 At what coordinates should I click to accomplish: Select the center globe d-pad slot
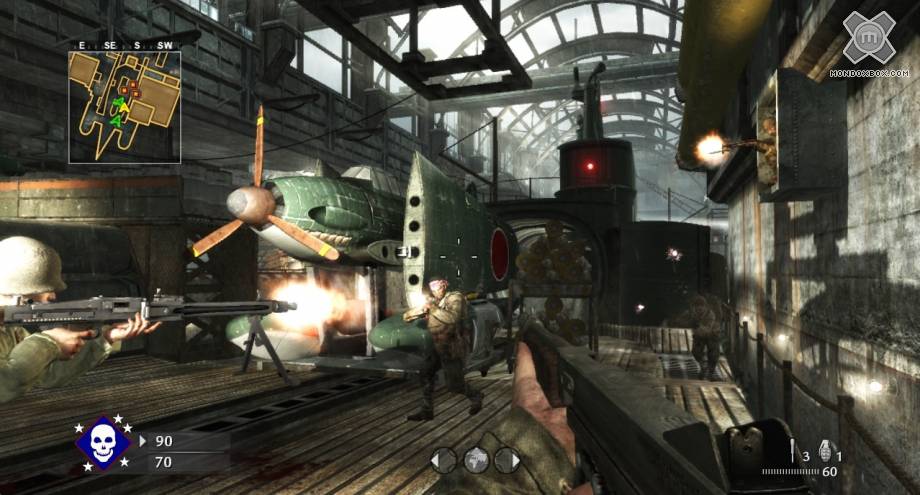[x=476, y=460]
